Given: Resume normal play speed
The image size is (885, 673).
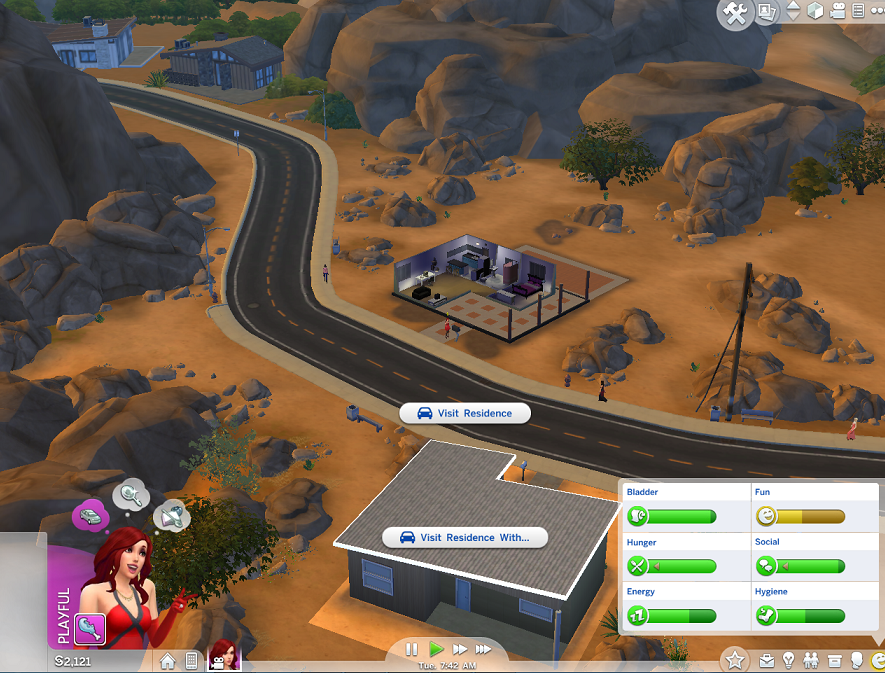Looking at the screenshot, I should point(437,649).
